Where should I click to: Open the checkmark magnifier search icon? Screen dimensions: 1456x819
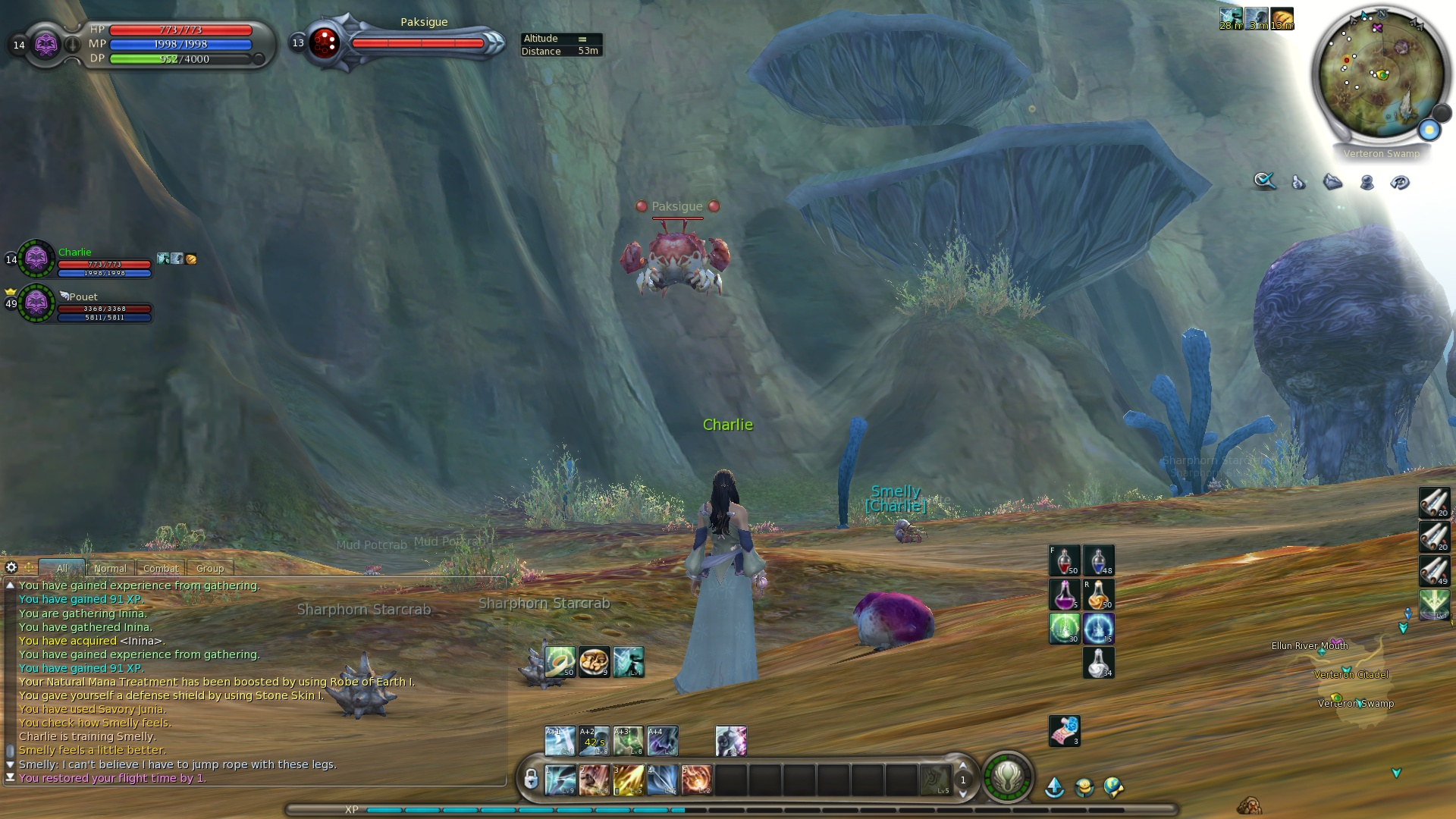click(1264, 181)
